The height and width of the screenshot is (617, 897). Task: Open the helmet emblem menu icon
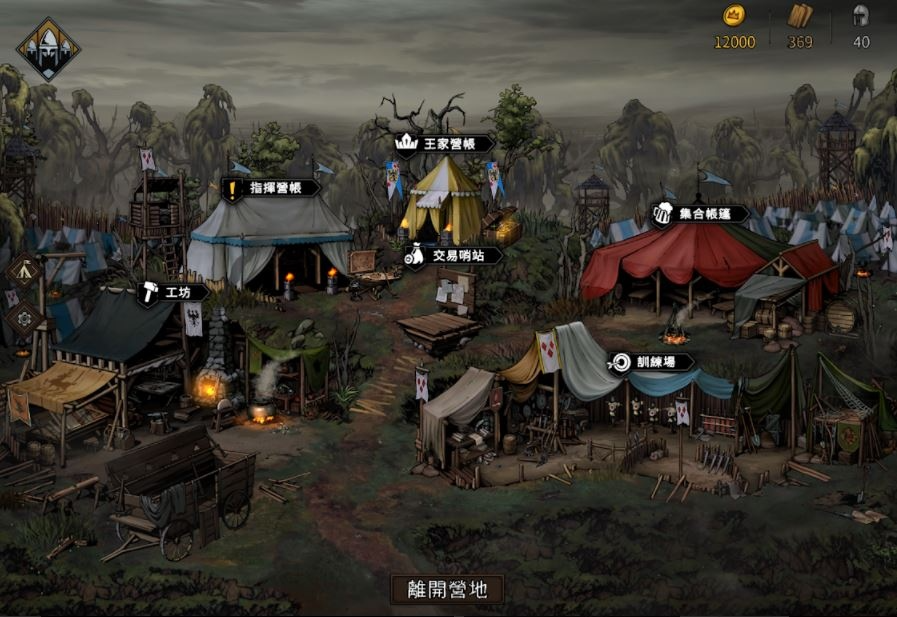(48, 48)
